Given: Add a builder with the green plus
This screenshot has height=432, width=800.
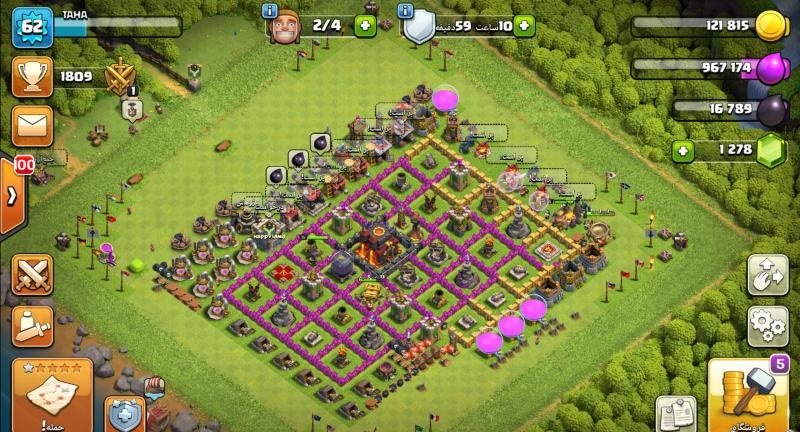Looking at the screenshot, I should 364,27.
